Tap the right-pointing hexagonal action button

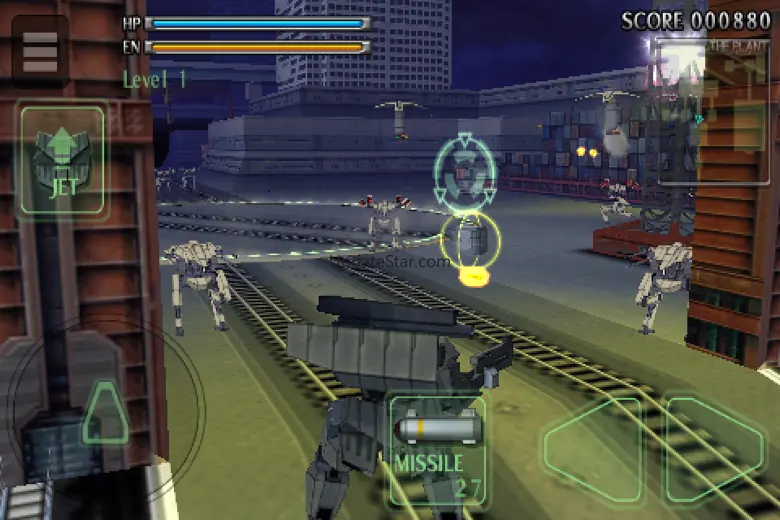point(714,447)
